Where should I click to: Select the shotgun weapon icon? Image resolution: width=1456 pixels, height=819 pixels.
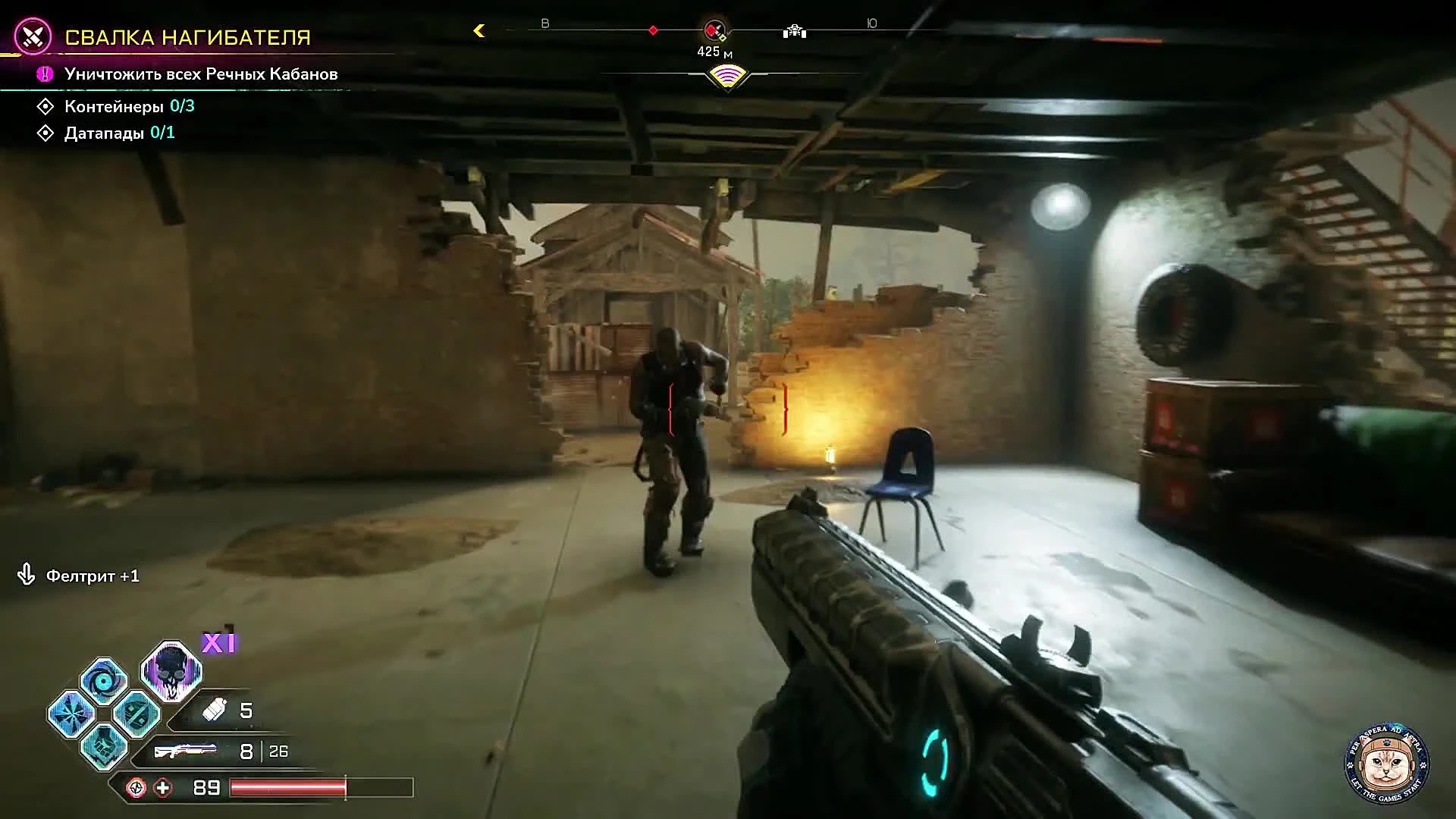[x=187, y=749]
